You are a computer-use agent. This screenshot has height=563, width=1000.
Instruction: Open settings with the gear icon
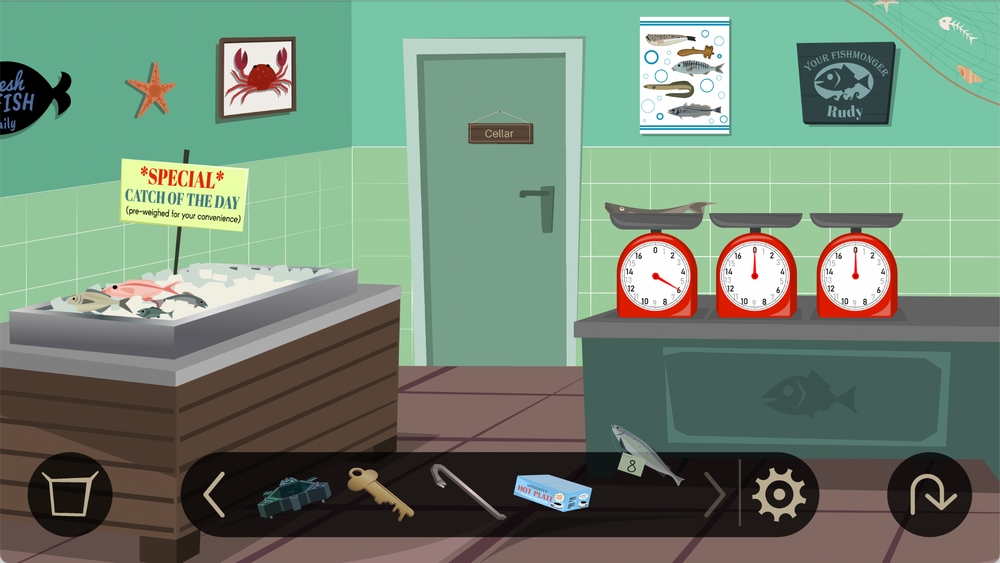click(x=778, y=494)
